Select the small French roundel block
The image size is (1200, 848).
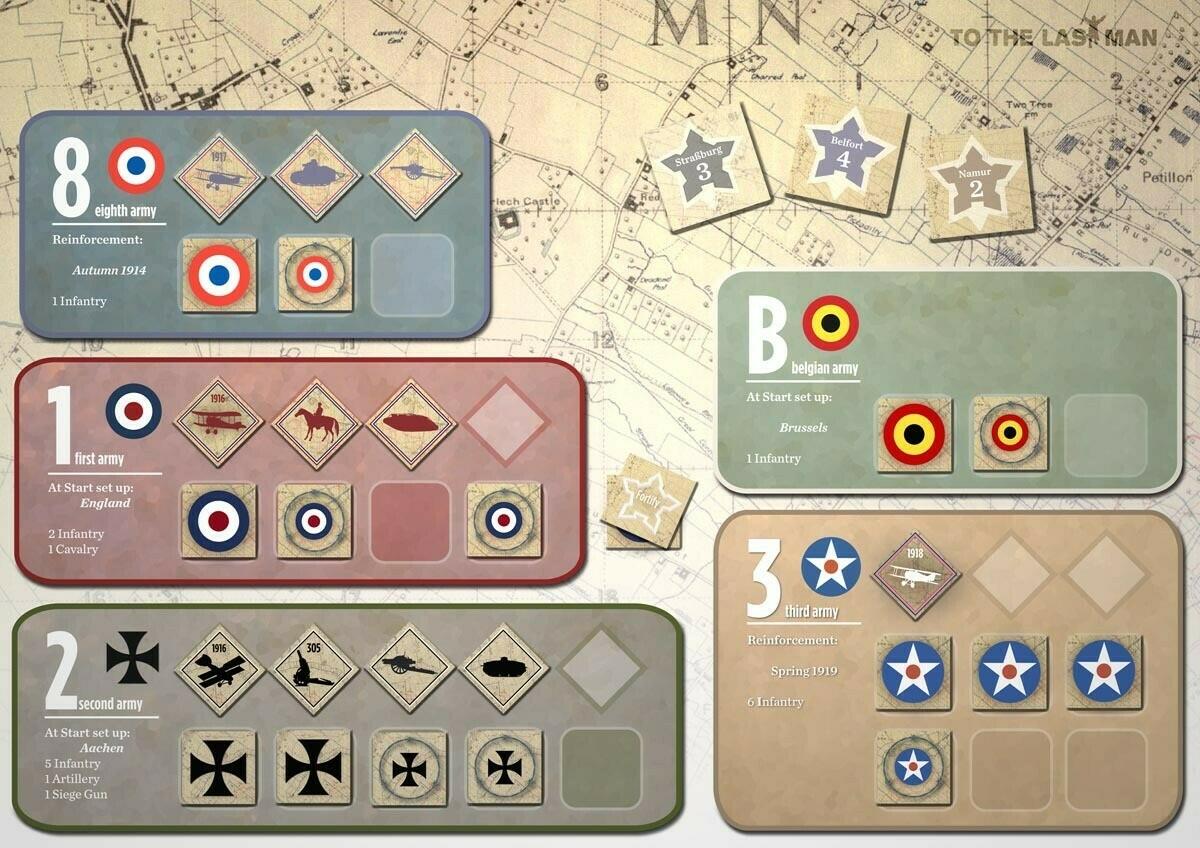pos(314,274)
